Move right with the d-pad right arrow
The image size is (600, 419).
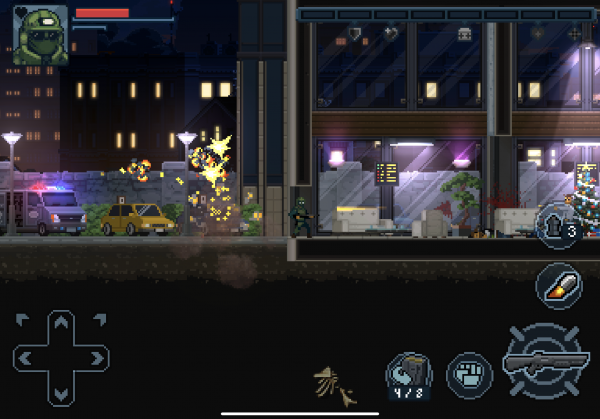[96, 357]
